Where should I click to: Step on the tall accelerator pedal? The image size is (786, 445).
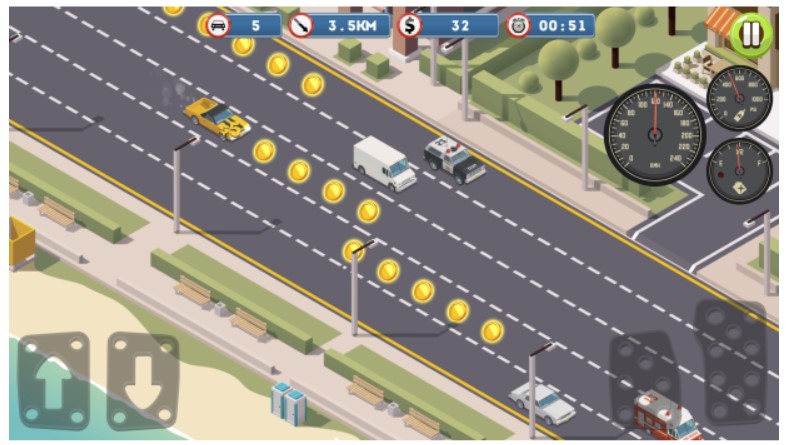(x=733, y=360)
